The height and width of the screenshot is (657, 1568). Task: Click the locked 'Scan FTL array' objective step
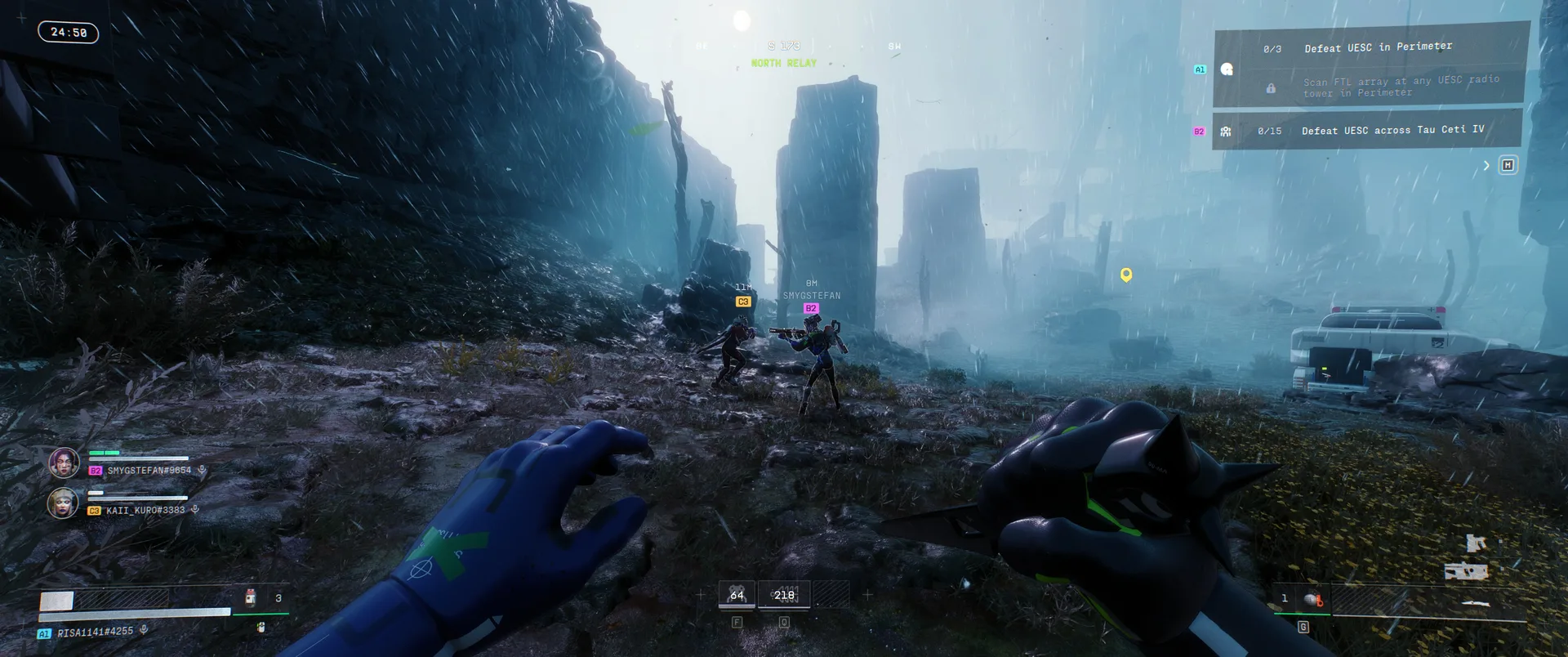point(1401,87)
